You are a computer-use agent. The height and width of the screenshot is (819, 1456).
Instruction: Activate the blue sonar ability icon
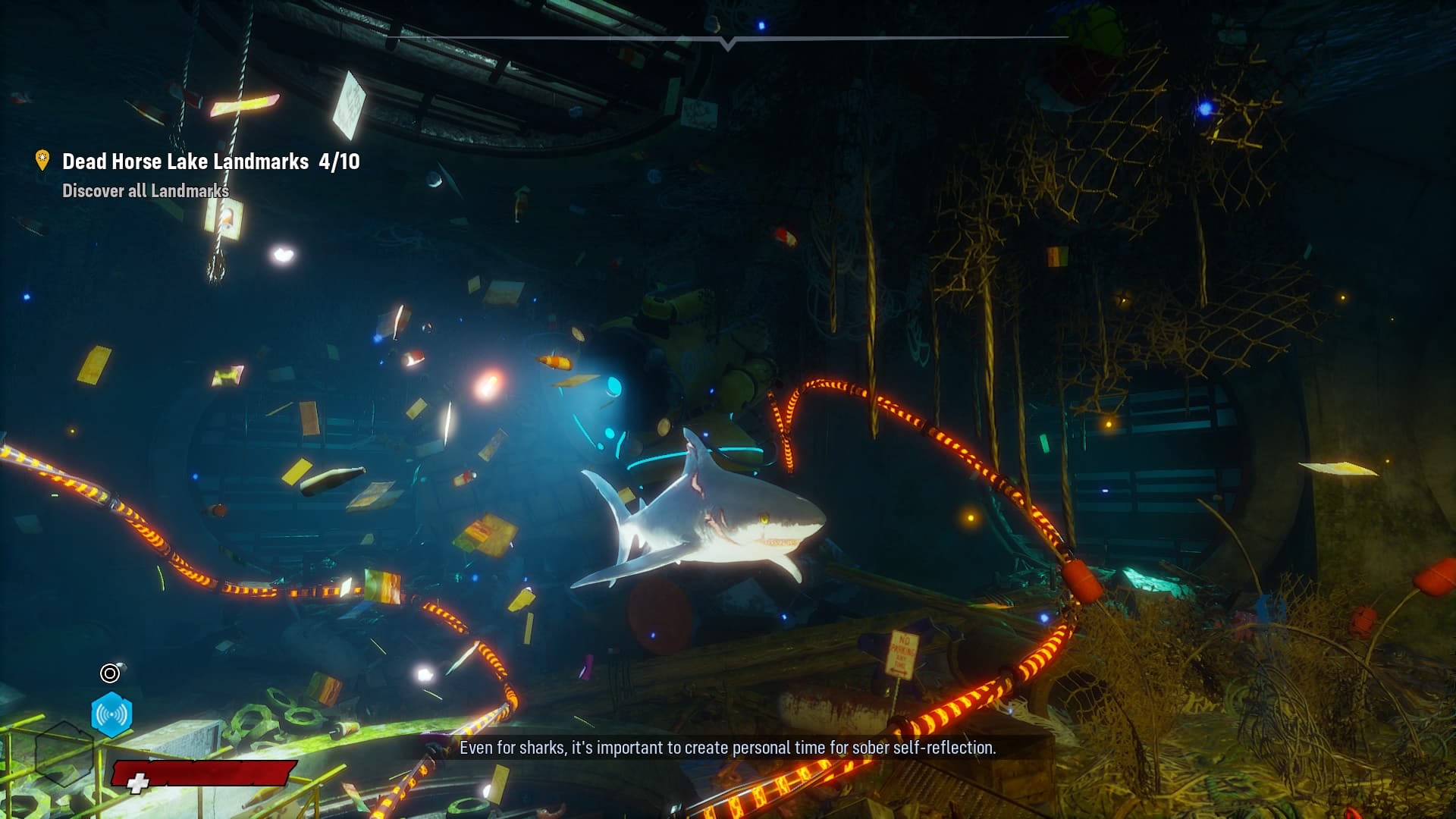[111, 714]
